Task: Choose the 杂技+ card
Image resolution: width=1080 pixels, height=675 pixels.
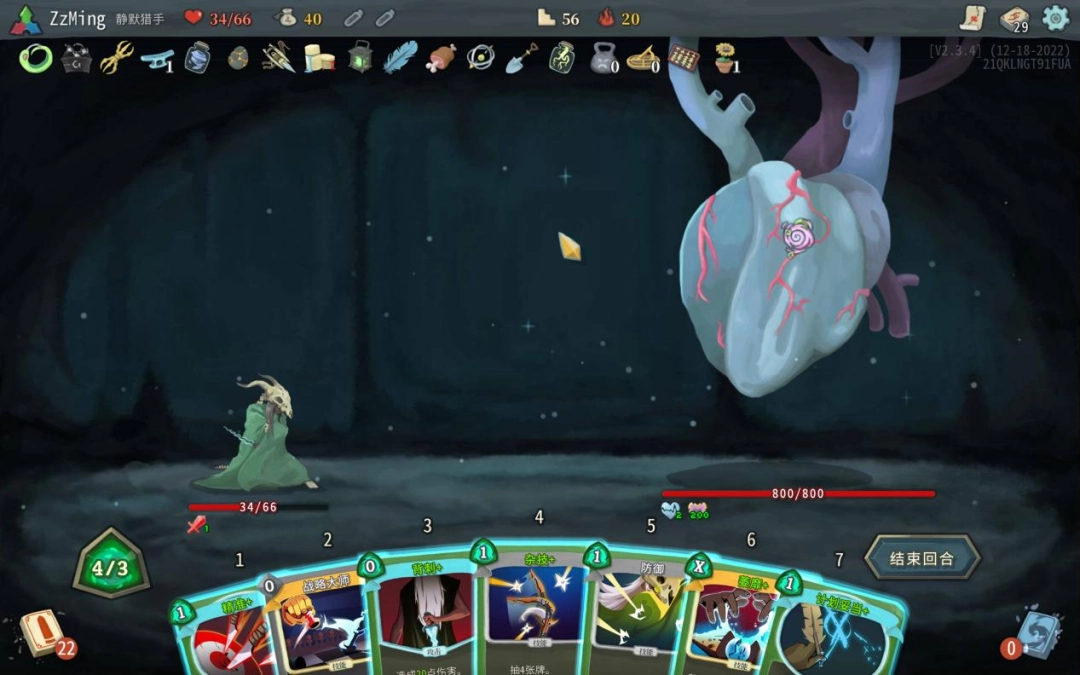Action: (537, 610)
